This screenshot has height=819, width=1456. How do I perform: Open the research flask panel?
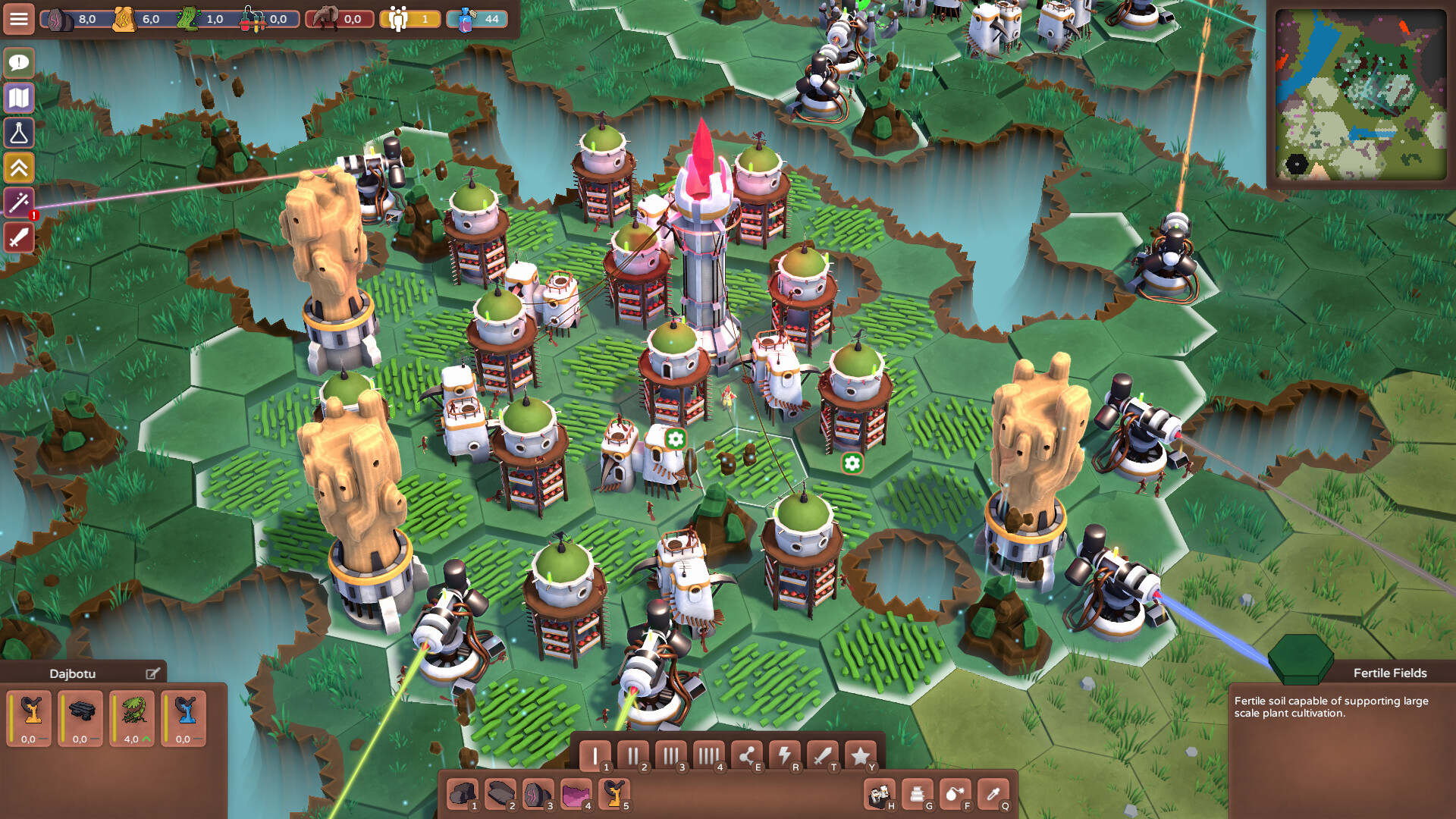[x=19, y=133]
